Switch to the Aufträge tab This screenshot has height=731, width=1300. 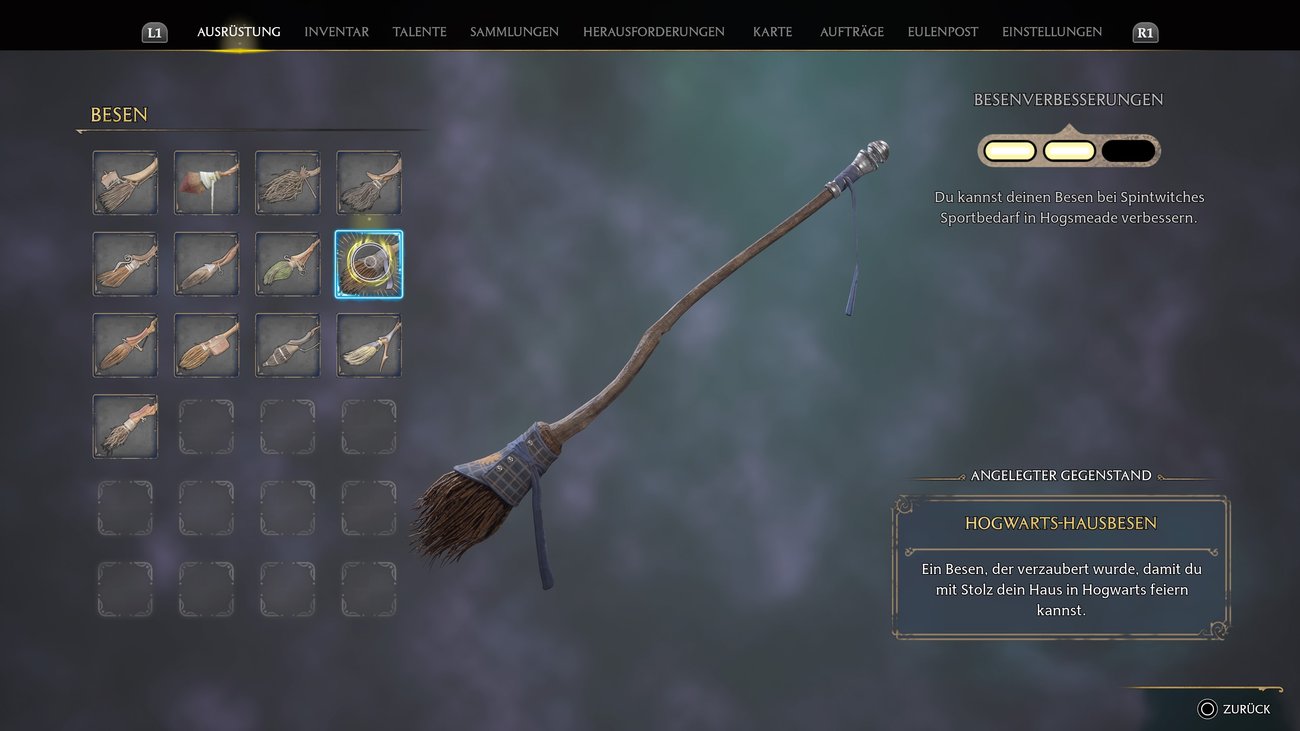pyautogui.click(x=851, y=32)
